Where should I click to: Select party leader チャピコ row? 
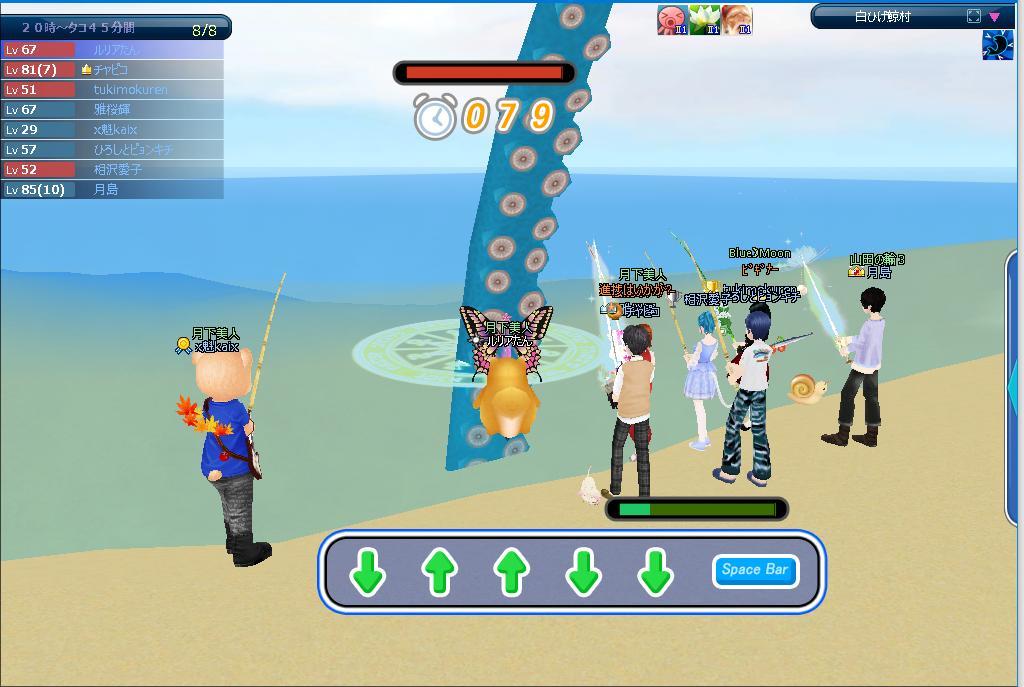[112, 70]
